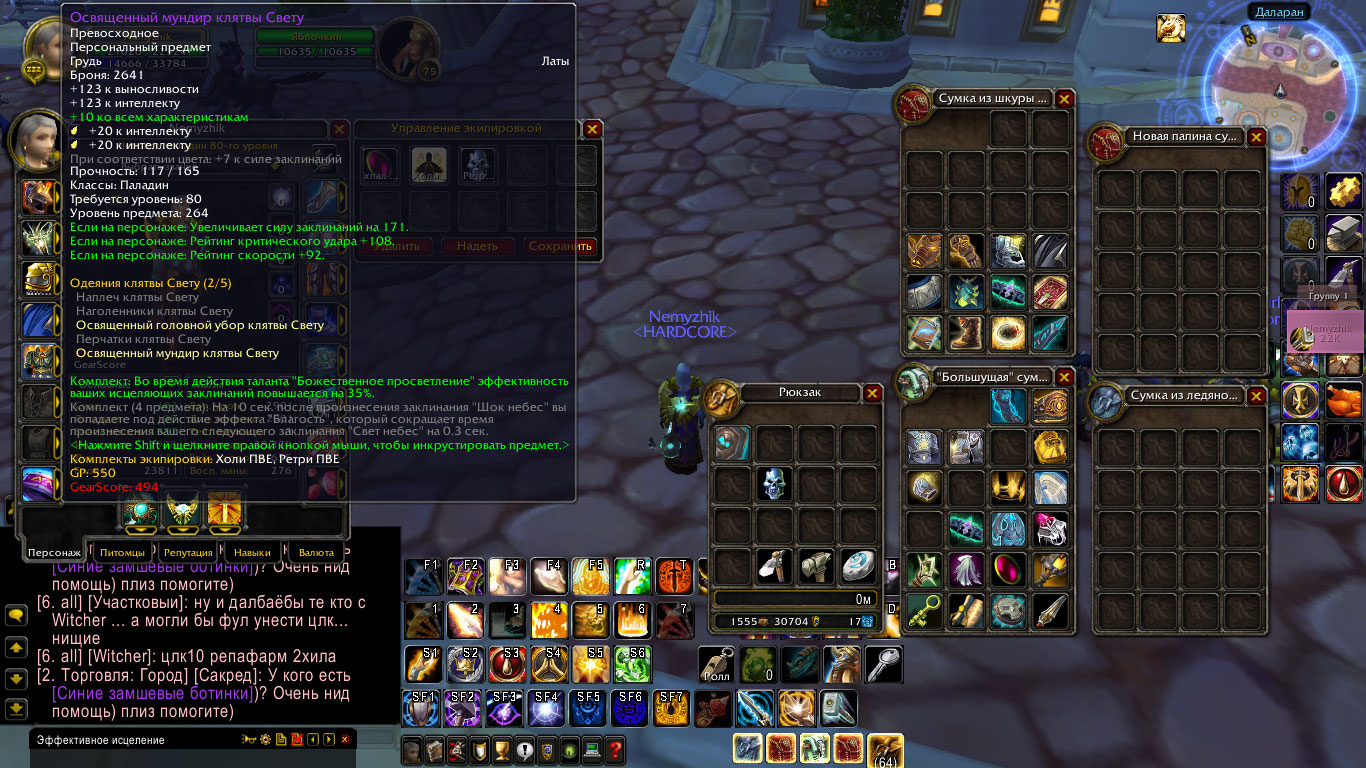Cast the aura bound to SF4
This screenshot has height=768, width=1366.
pyautogui.click(x=547, y=708)
